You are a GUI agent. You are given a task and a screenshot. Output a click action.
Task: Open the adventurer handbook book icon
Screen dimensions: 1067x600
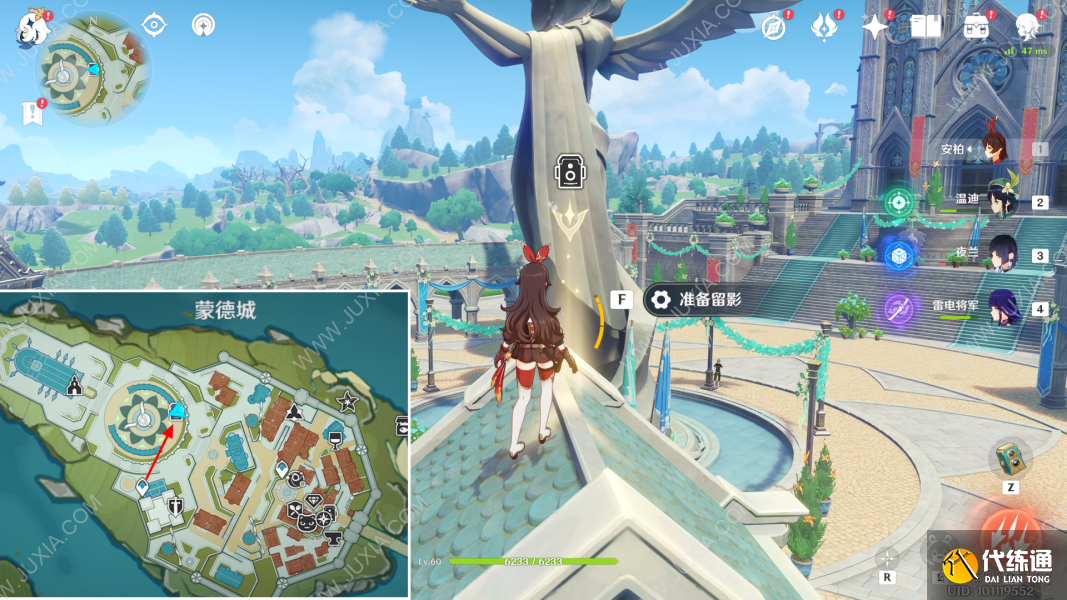925,27
